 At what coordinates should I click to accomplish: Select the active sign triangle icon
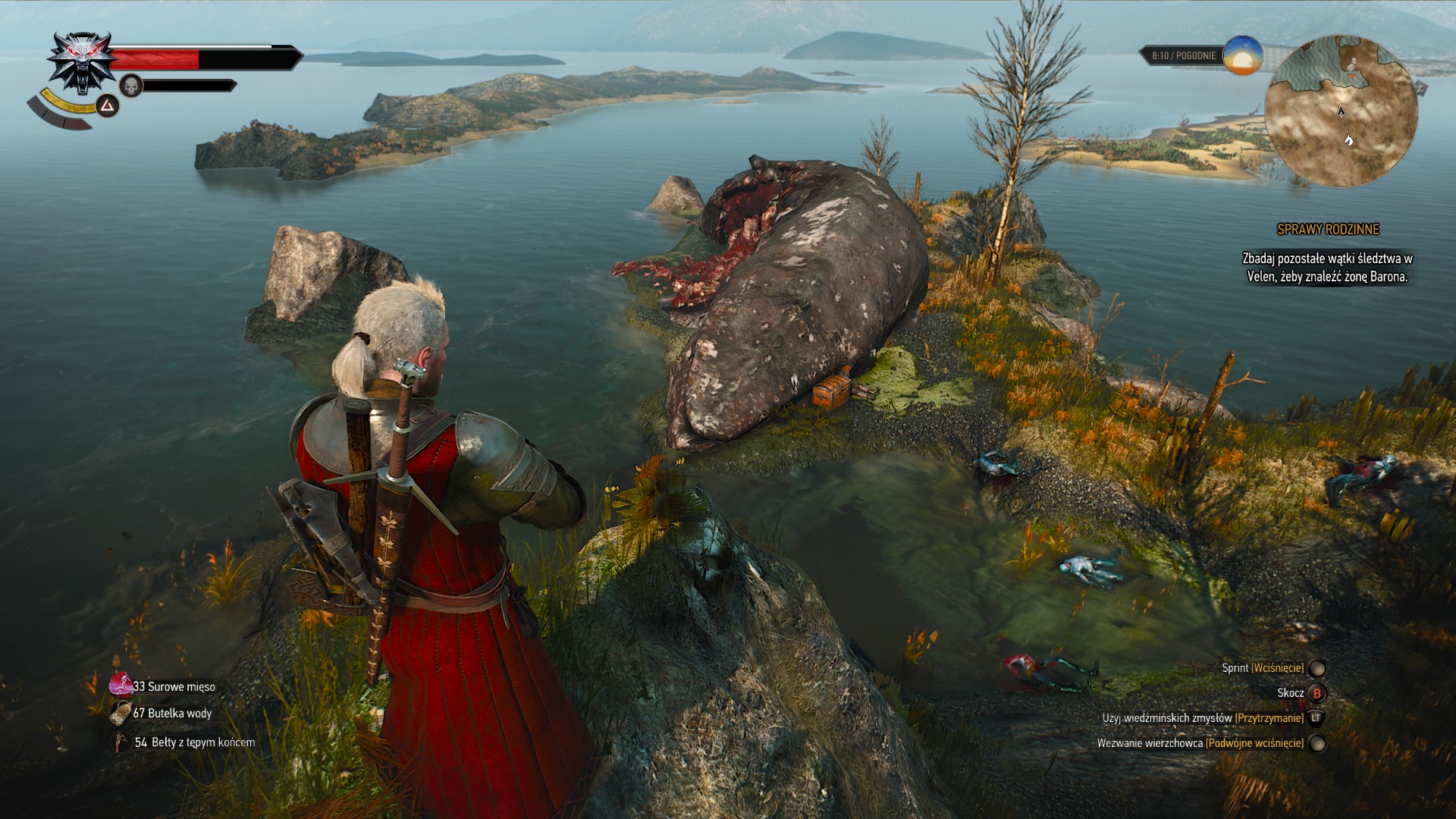click(107, 105)
